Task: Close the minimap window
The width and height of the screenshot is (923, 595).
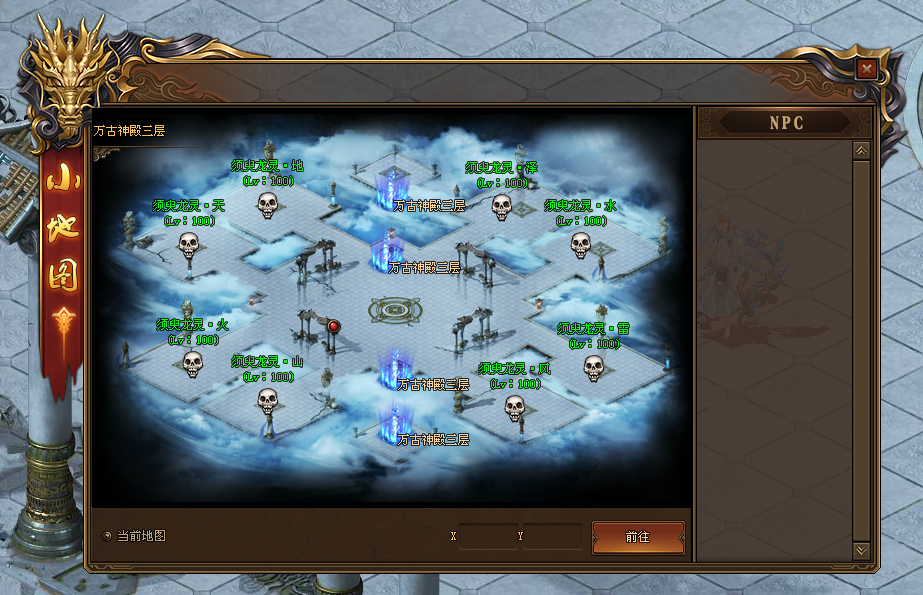Action: click(867, 69)
